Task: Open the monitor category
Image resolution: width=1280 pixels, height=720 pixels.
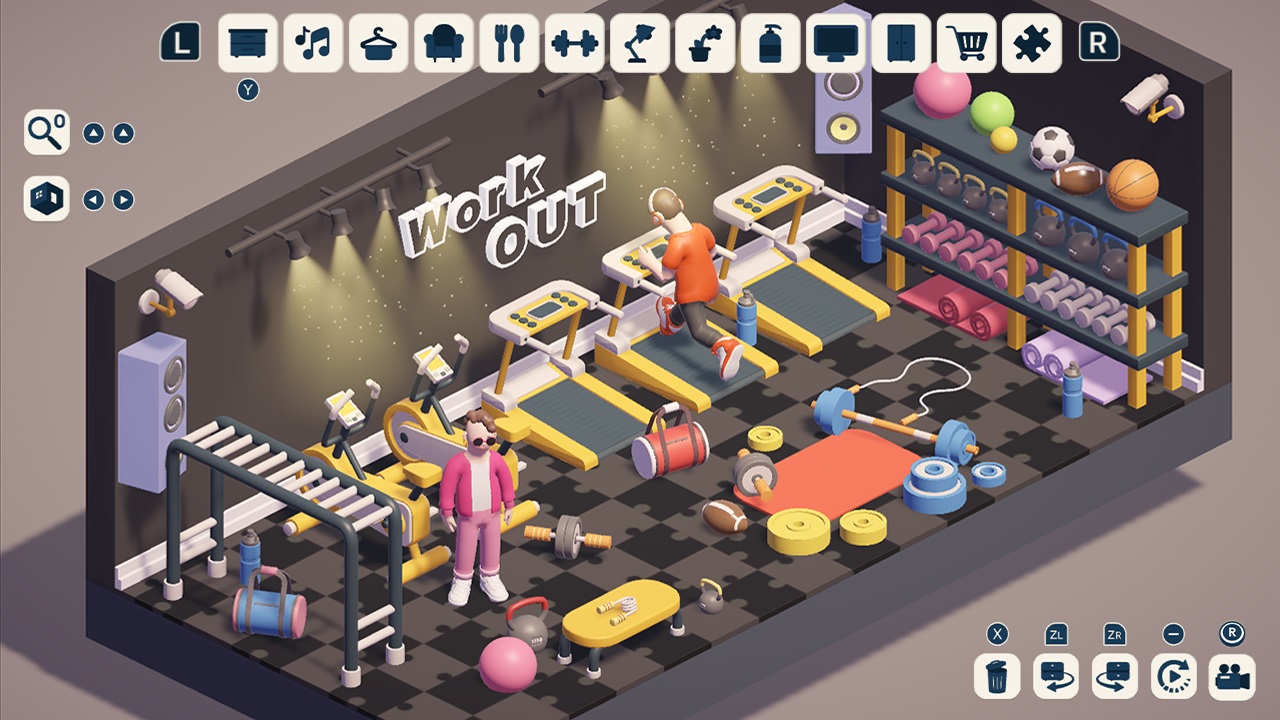Action: 837,45
